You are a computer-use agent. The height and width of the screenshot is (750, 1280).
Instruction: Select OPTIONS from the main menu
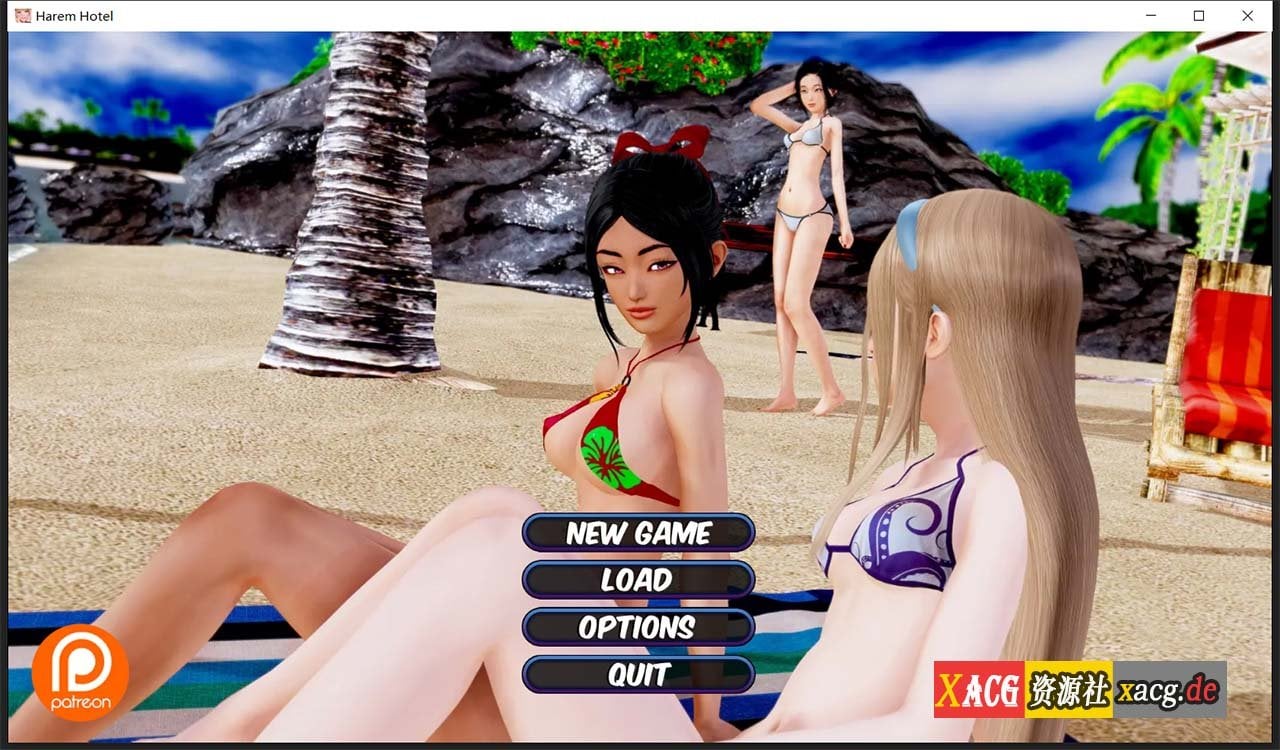point(638,628)
